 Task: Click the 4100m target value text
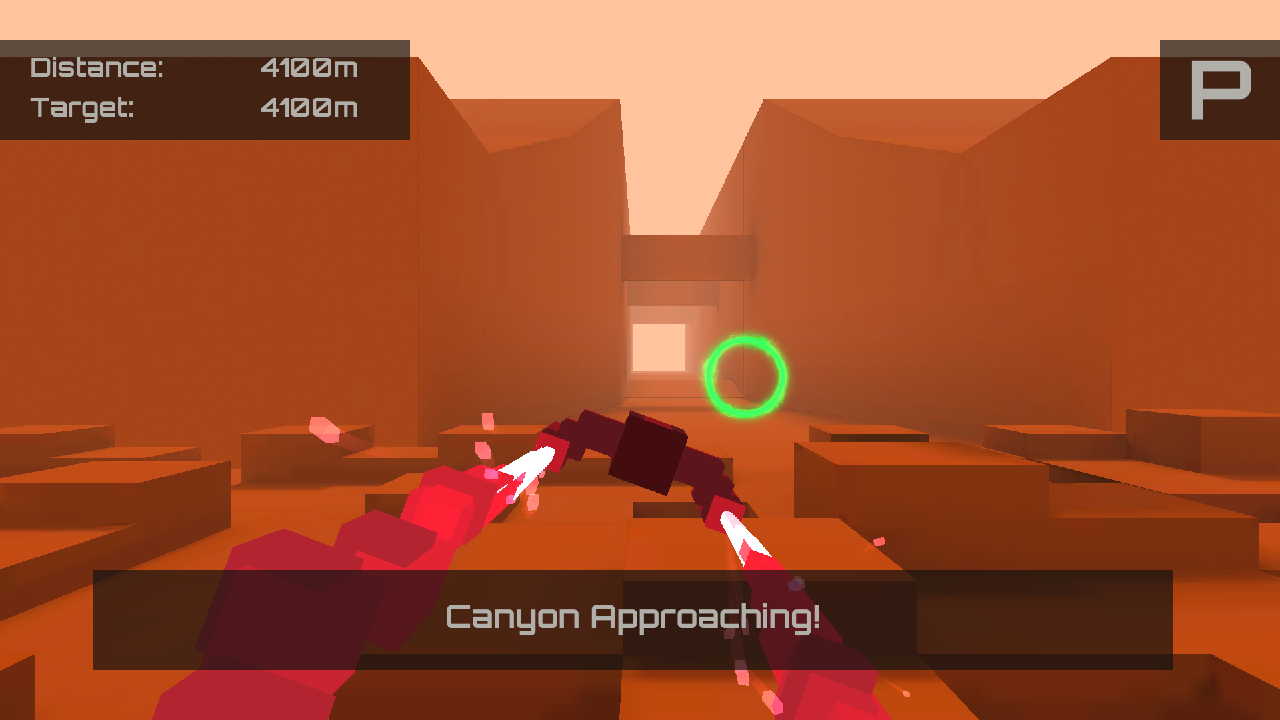coord(308,108)
